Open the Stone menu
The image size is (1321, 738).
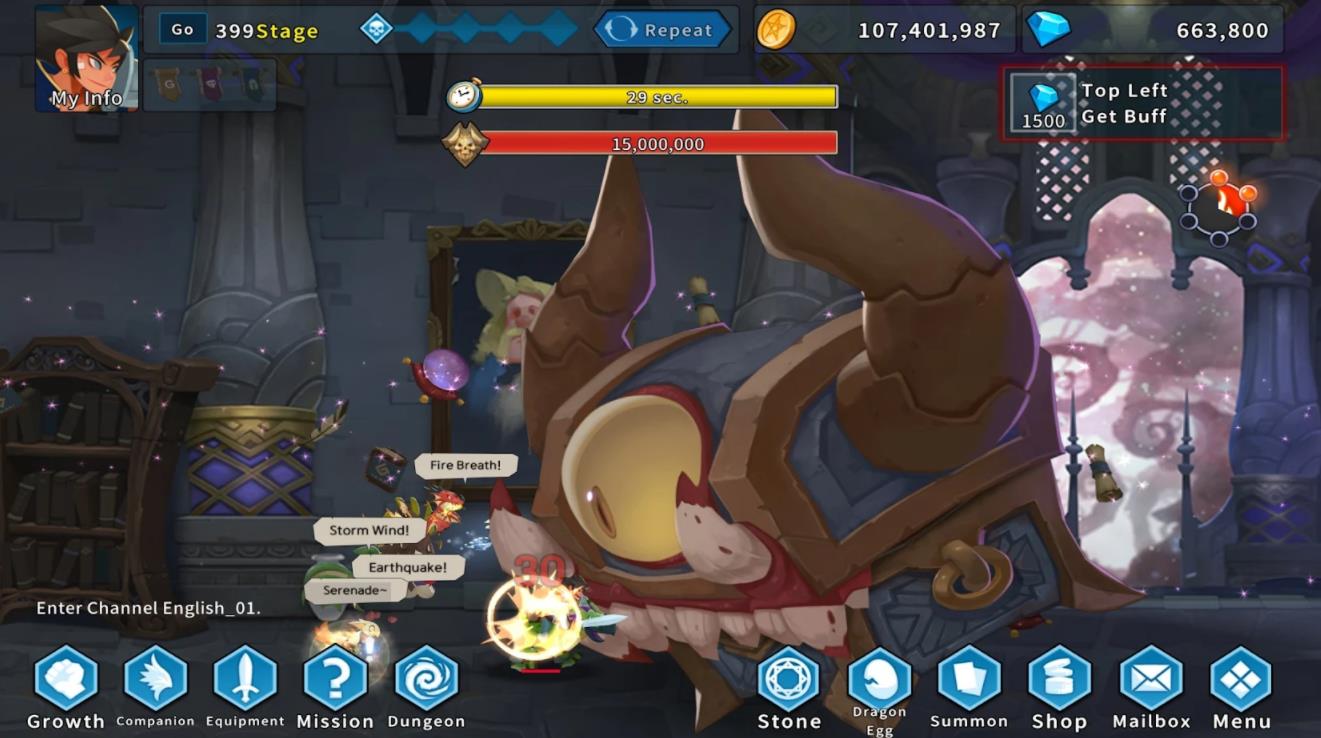789,680
